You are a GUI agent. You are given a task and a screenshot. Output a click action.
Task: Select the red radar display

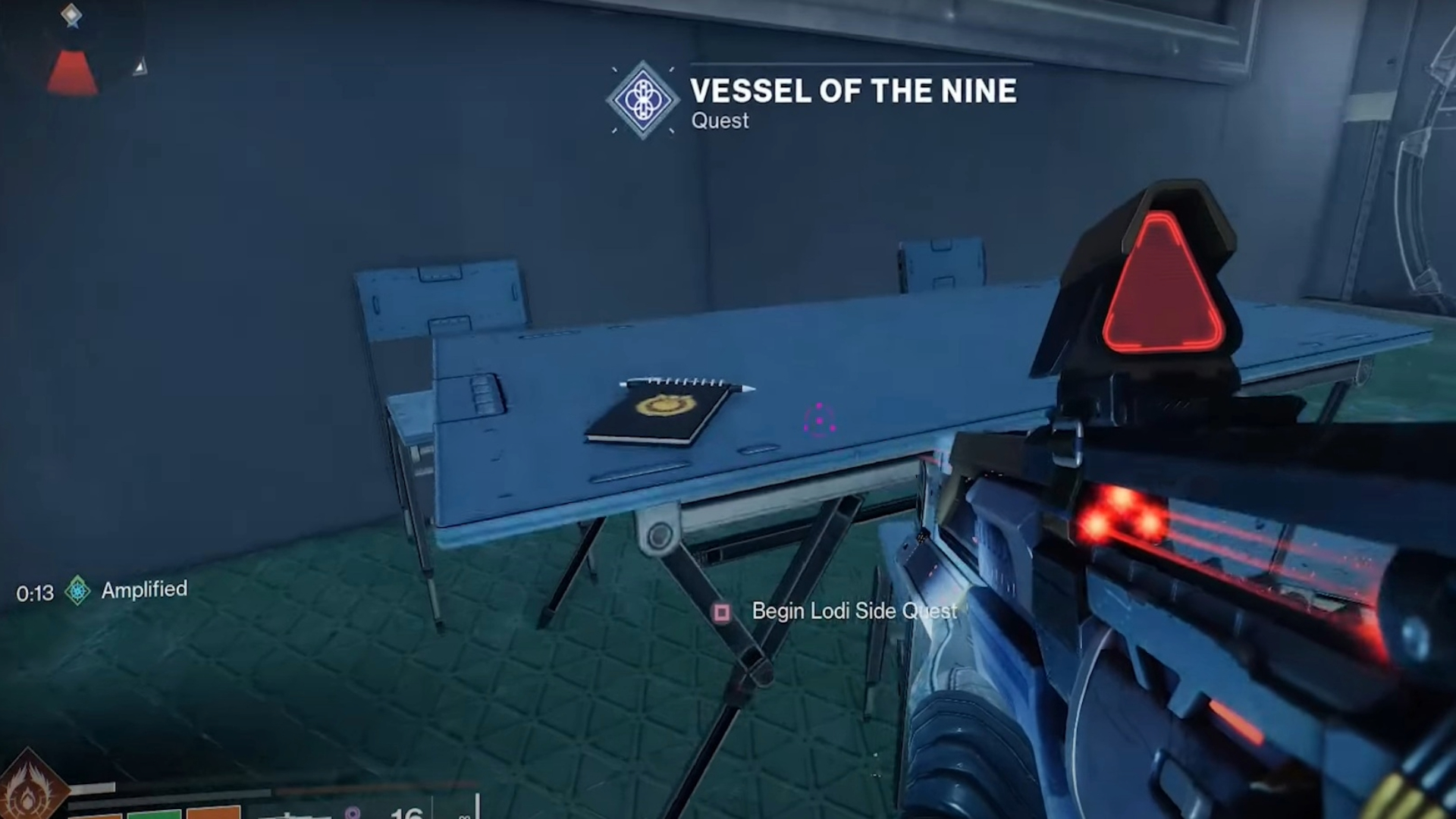pyautogui.click(x=73, y=72)
